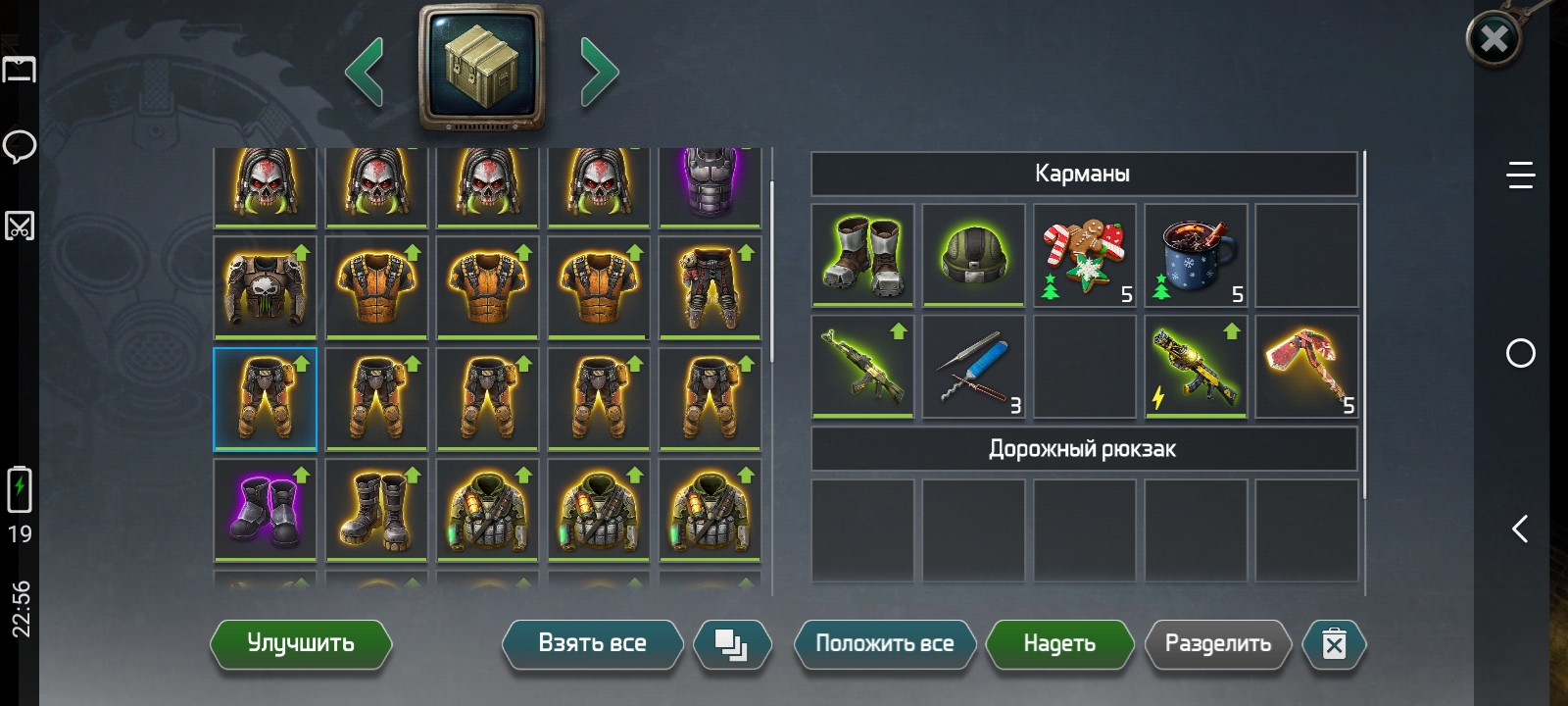The image size is (1568, 706).
Task: Split stack with Разделить button
Action: [x=1217, y=644]
